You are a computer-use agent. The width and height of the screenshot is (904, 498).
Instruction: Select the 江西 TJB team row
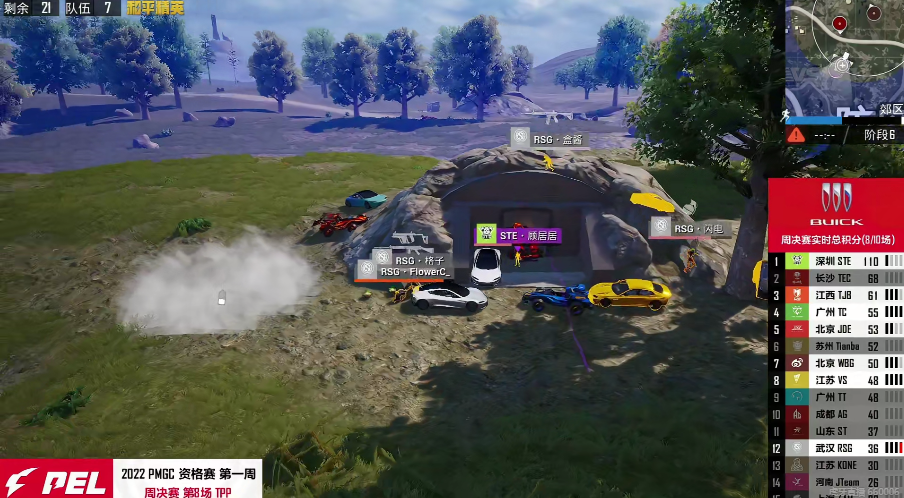pos(836,295)
